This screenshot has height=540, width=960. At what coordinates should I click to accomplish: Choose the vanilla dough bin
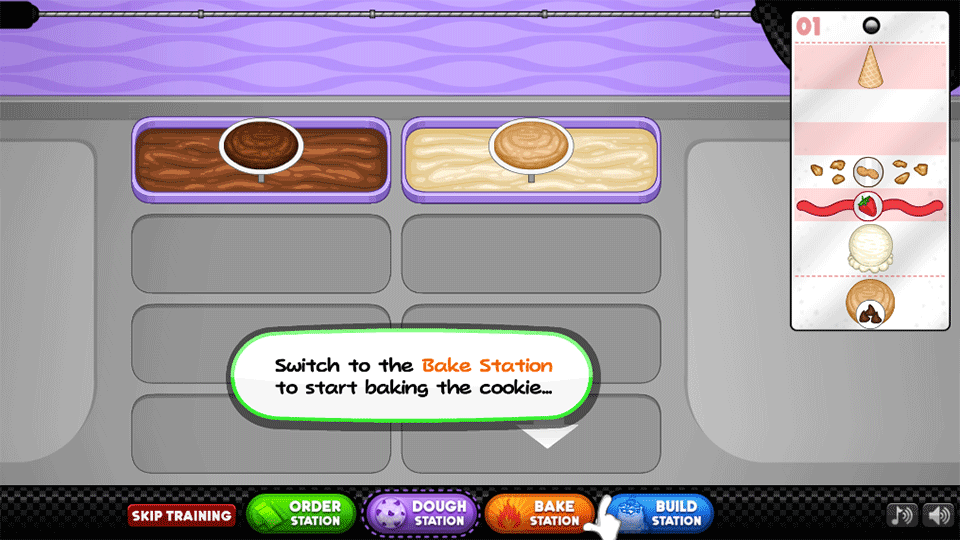click(x=530, y=155)
